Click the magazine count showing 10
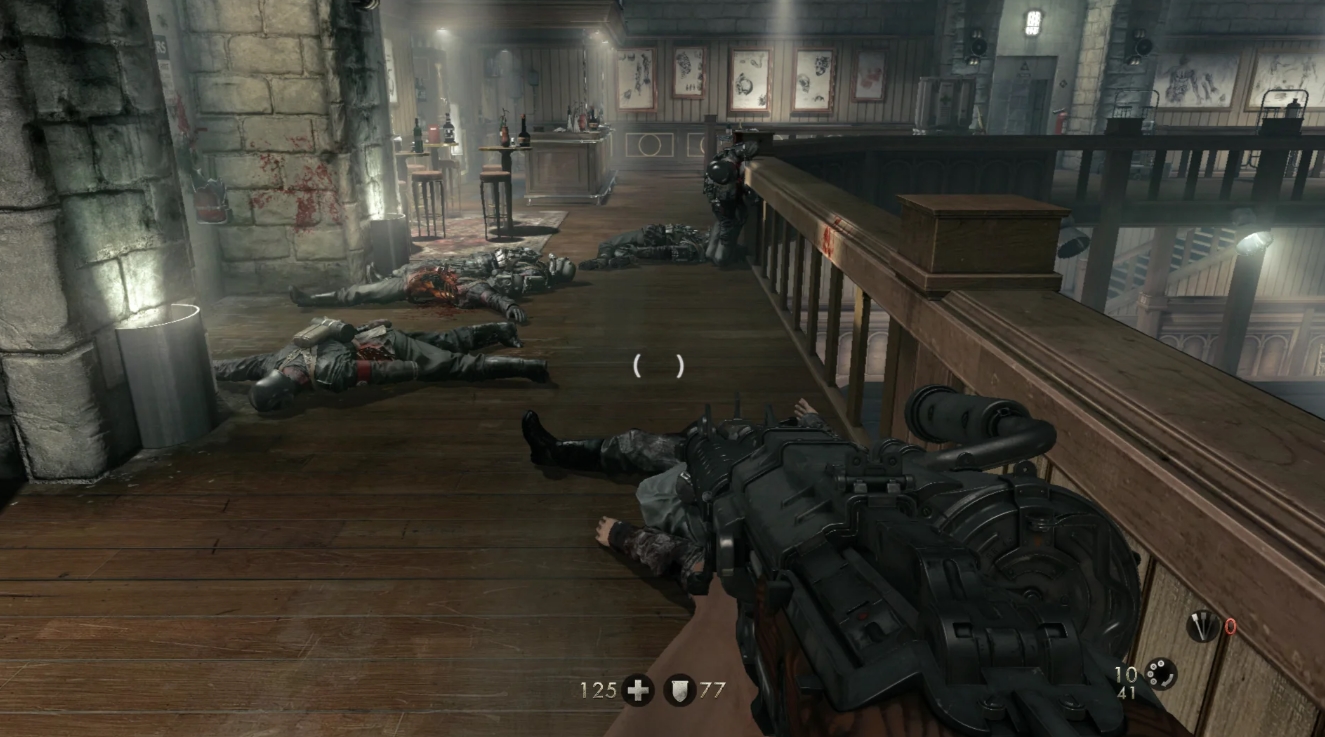Image resolution: width=1325 pixels, height=737 pixels. click(1124, 672)
